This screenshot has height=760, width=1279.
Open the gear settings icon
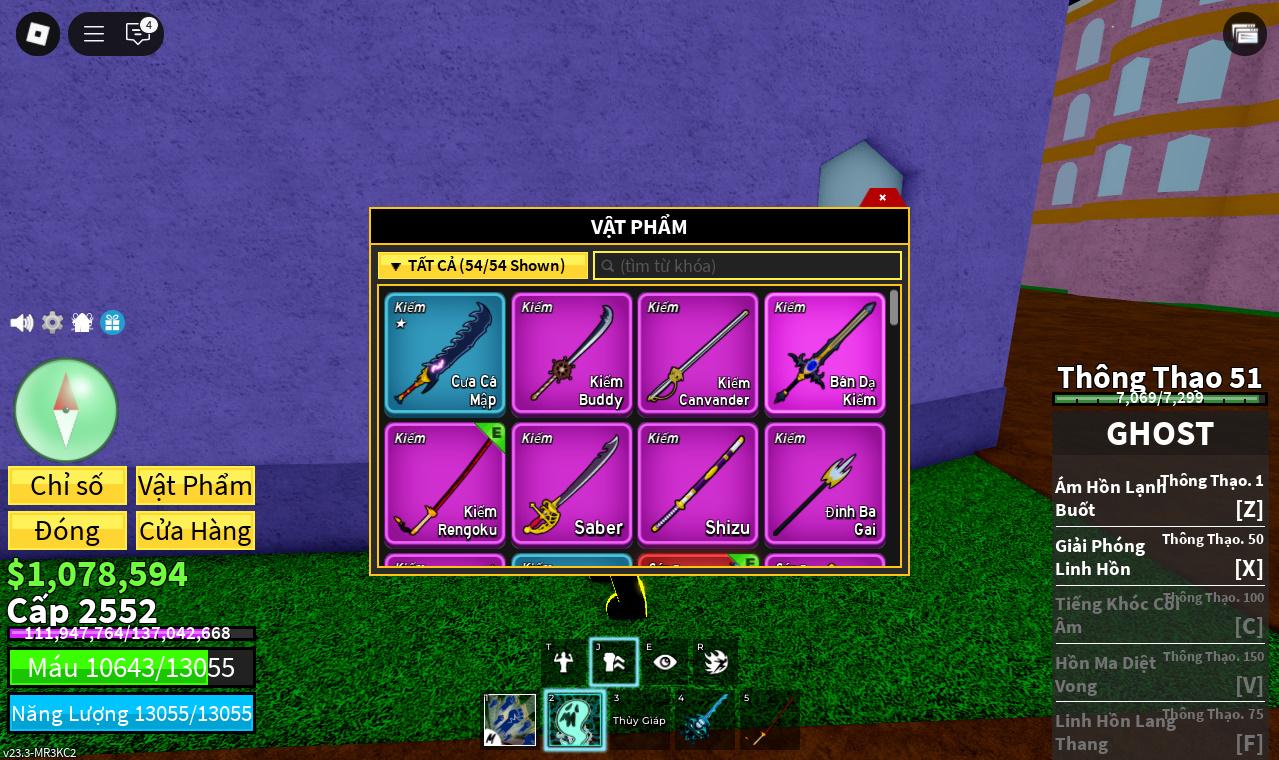(x=52, y=323)
